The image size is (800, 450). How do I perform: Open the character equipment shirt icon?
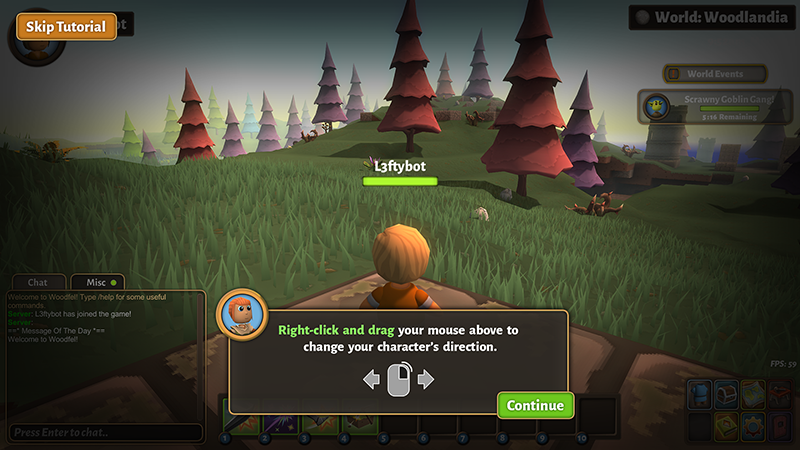coord(699,395)
